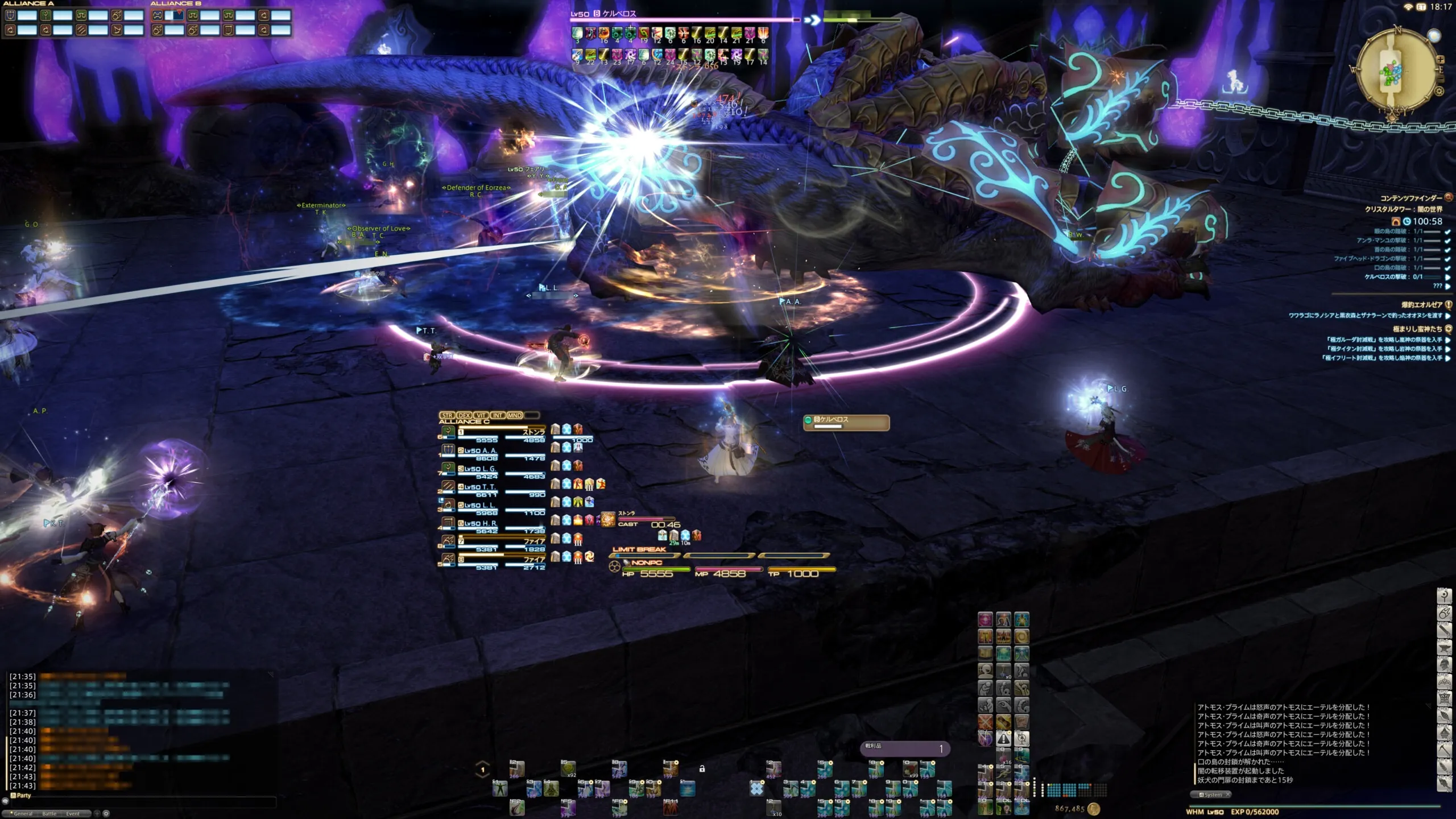Select the 極まりし蛮神たち quest entry

pyautogui.click(x=1417, y=329)
